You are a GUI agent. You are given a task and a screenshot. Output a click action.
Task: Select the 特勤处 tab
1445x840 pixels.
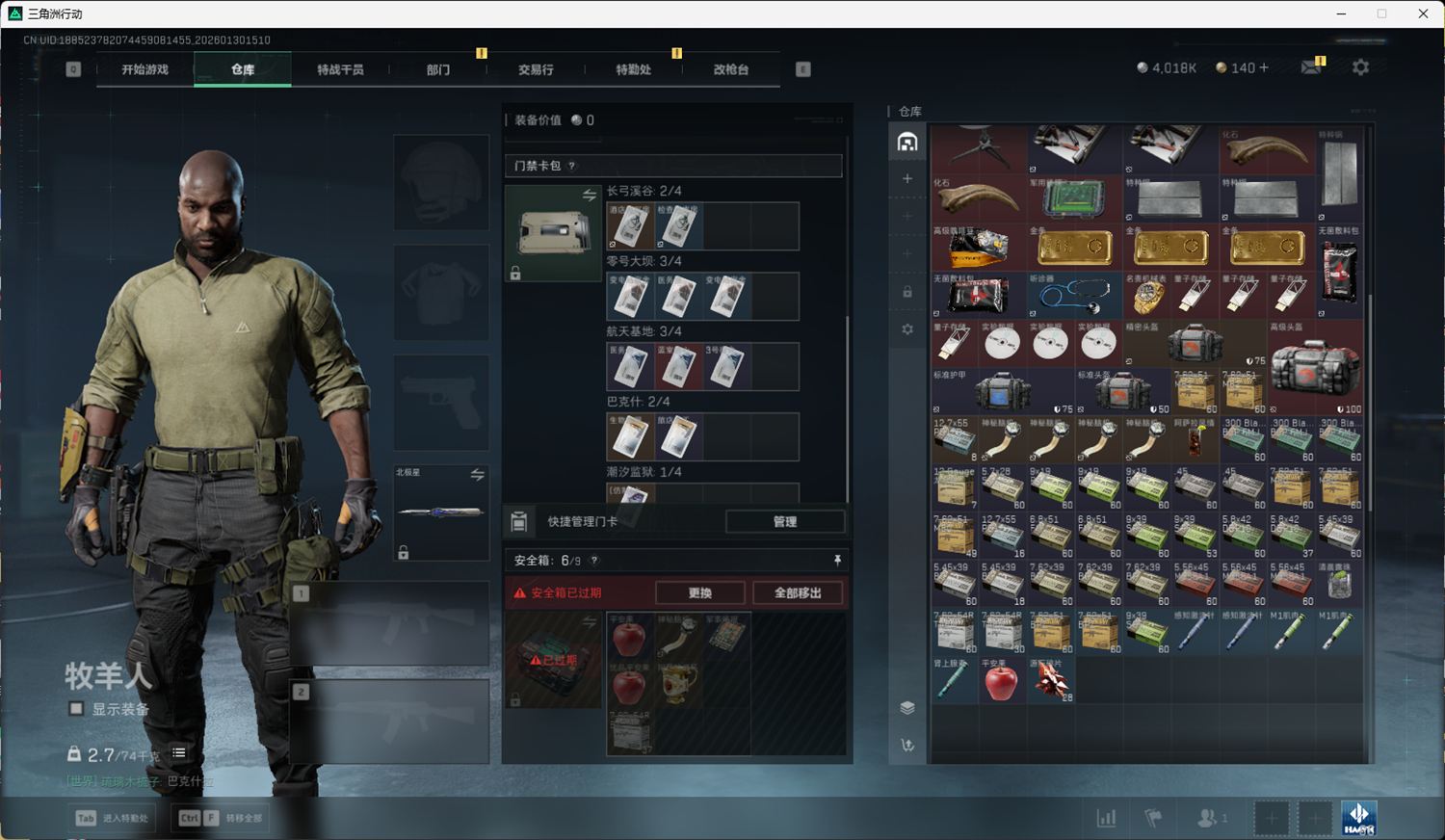click(633, 69)
